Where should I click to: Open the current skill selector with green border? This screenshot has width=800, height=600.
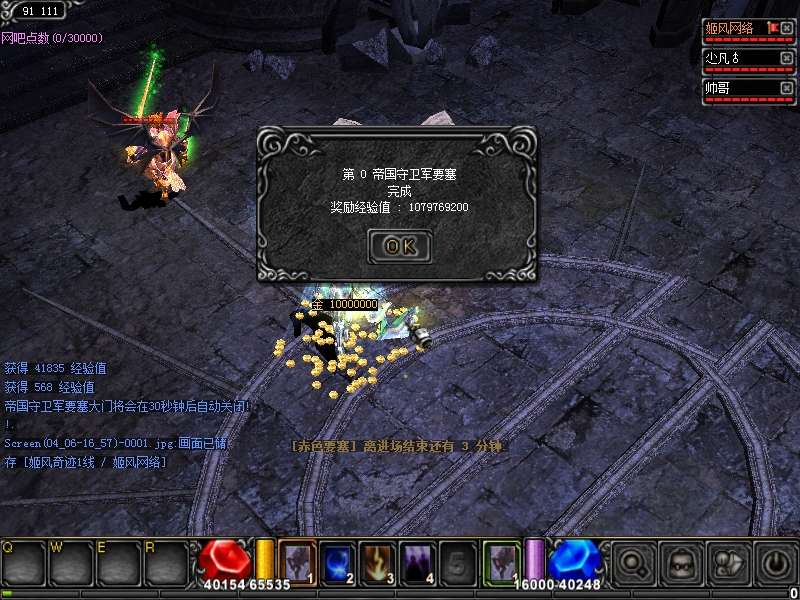(x=502, y=561)
